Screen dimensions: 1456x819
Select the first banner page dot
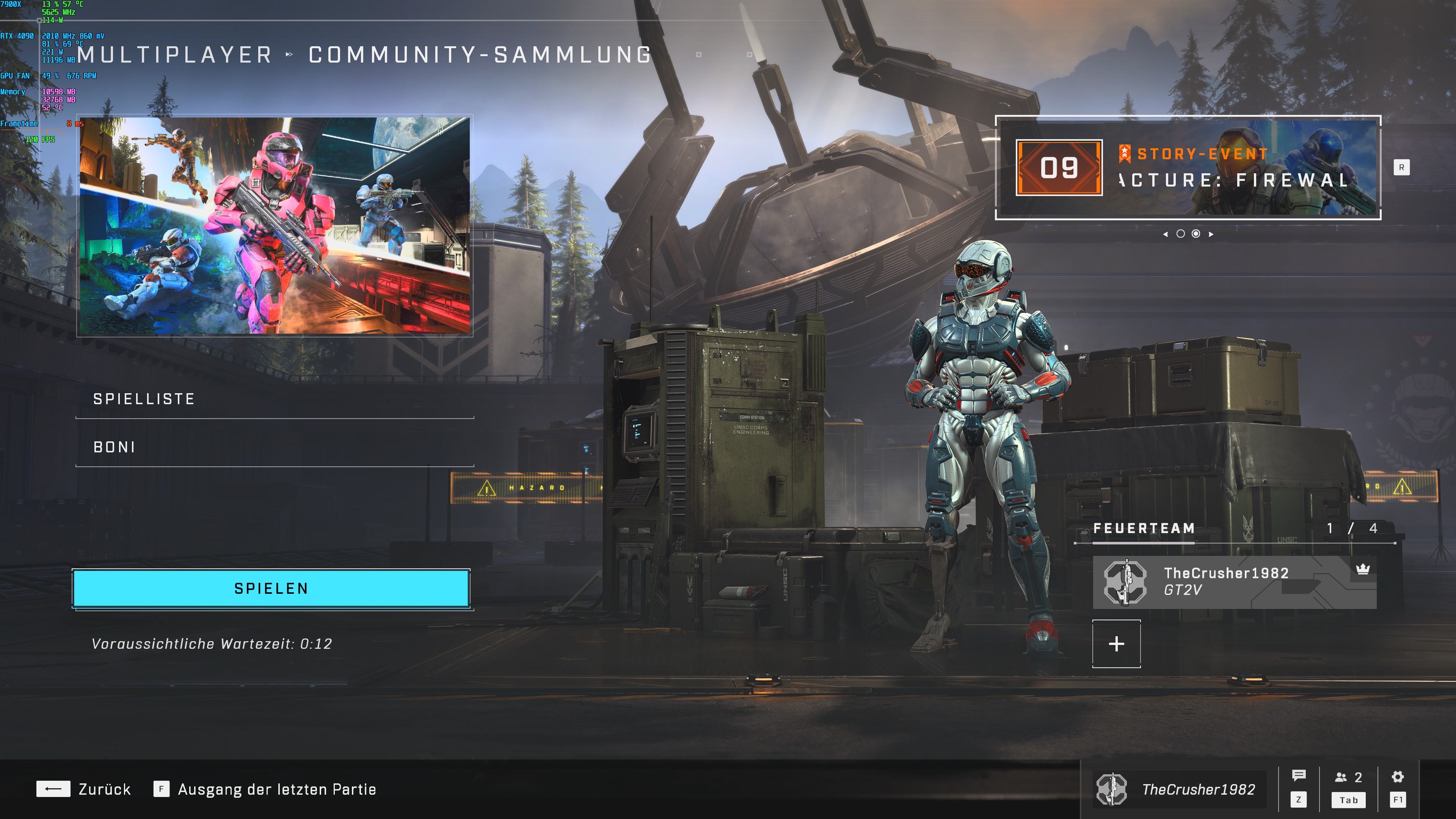[1180, 234]
